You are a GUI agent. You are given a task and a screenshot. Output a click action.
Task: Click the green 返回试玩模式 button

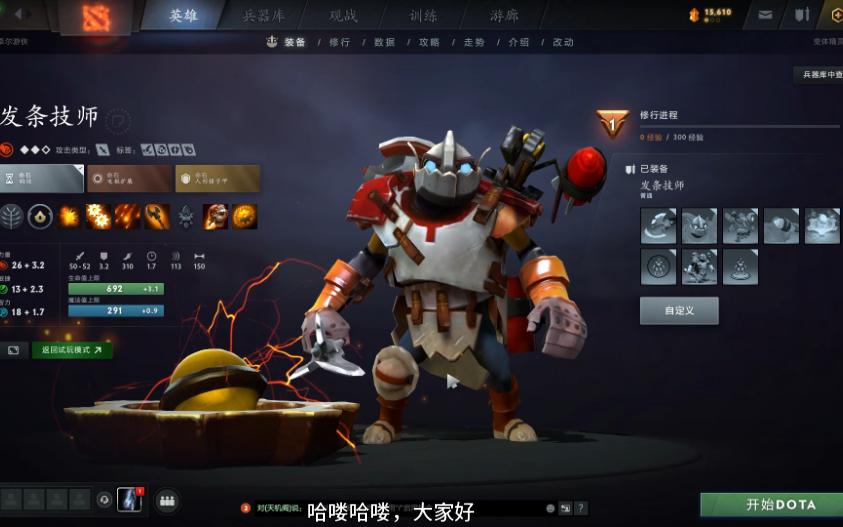72,351
